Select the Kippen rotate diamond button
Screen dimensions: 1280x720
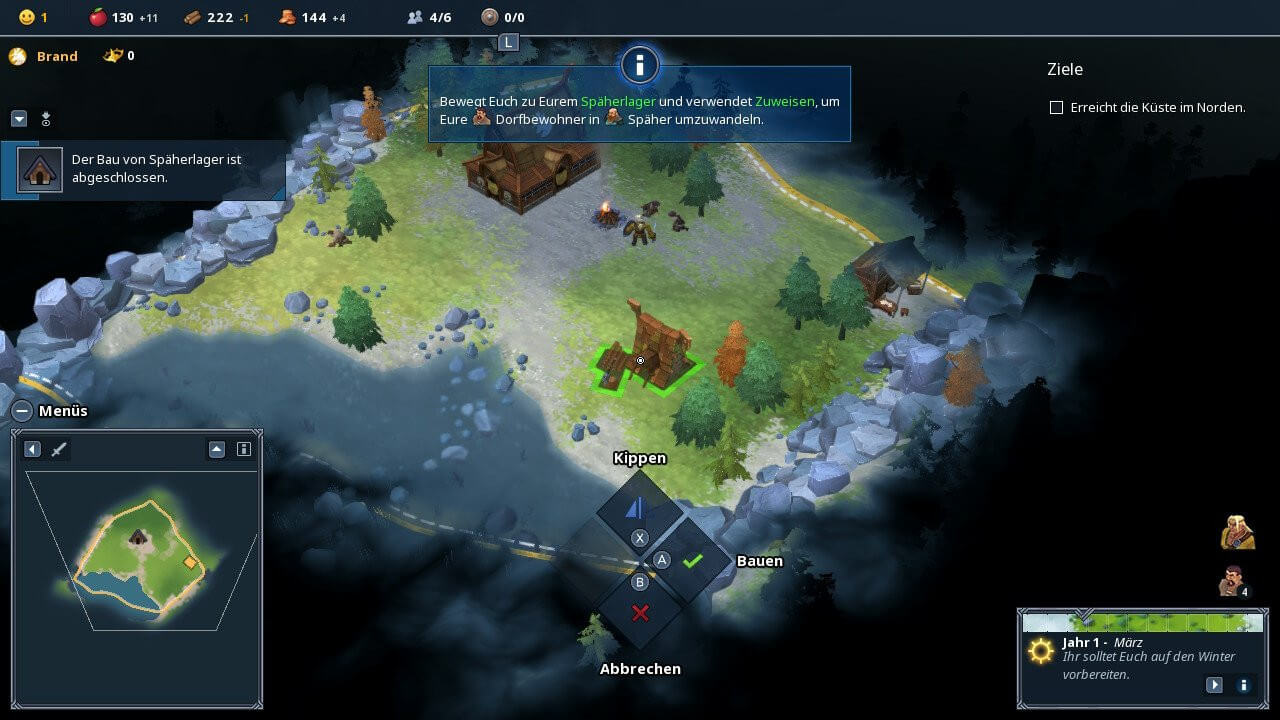point(637,509)
